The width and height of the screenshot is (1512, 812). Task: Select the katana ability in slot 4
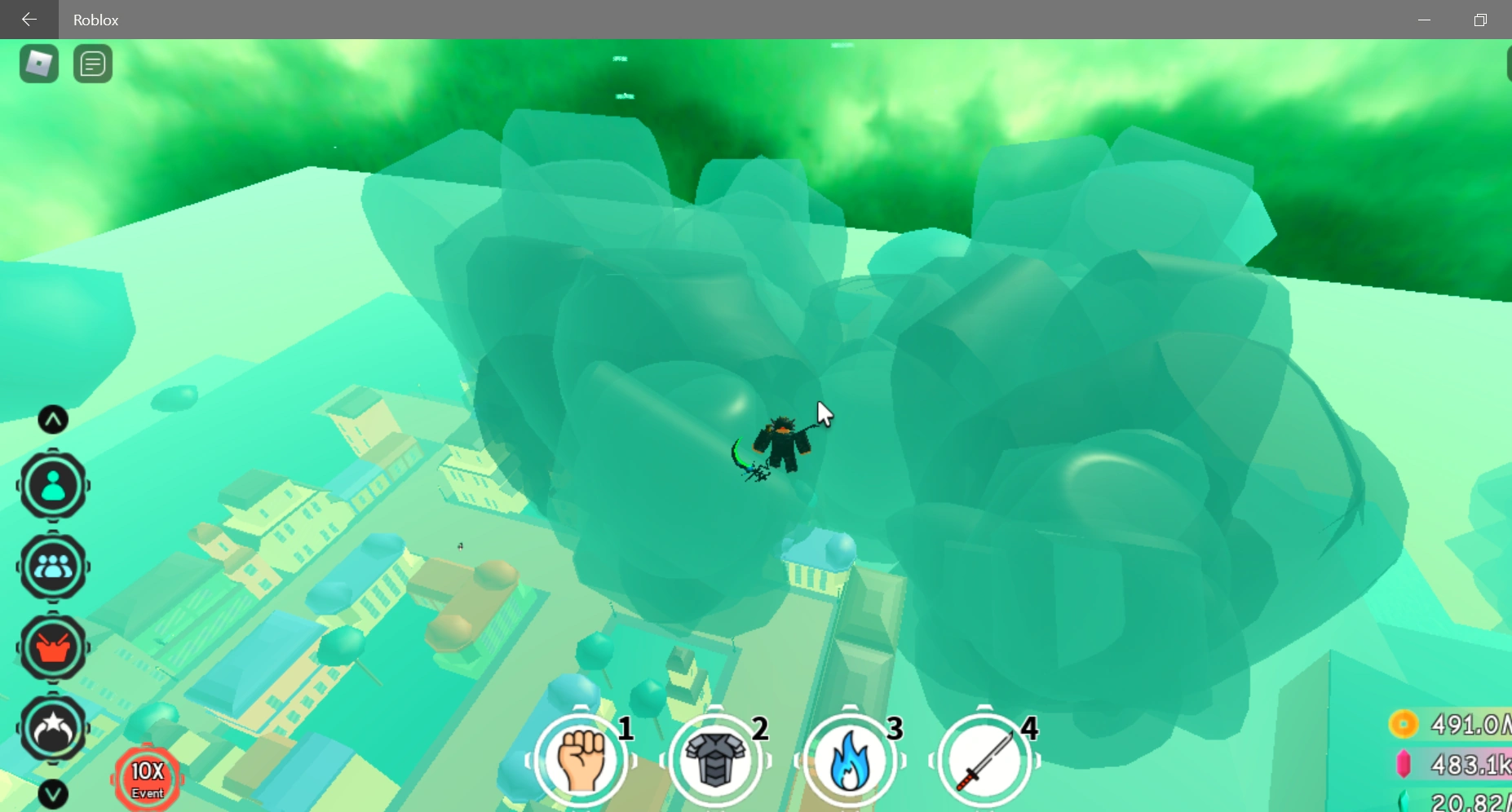coord(985,759)
